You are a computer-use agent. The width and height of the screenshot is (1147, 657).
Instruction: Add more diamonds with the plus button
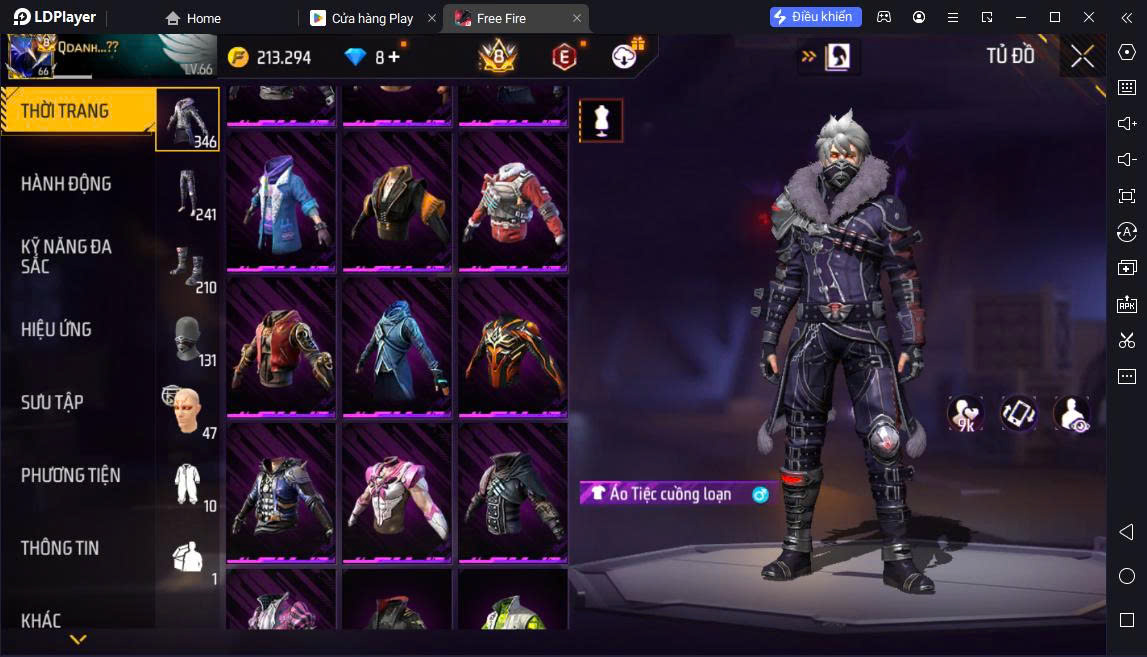(x=394, y=57)
